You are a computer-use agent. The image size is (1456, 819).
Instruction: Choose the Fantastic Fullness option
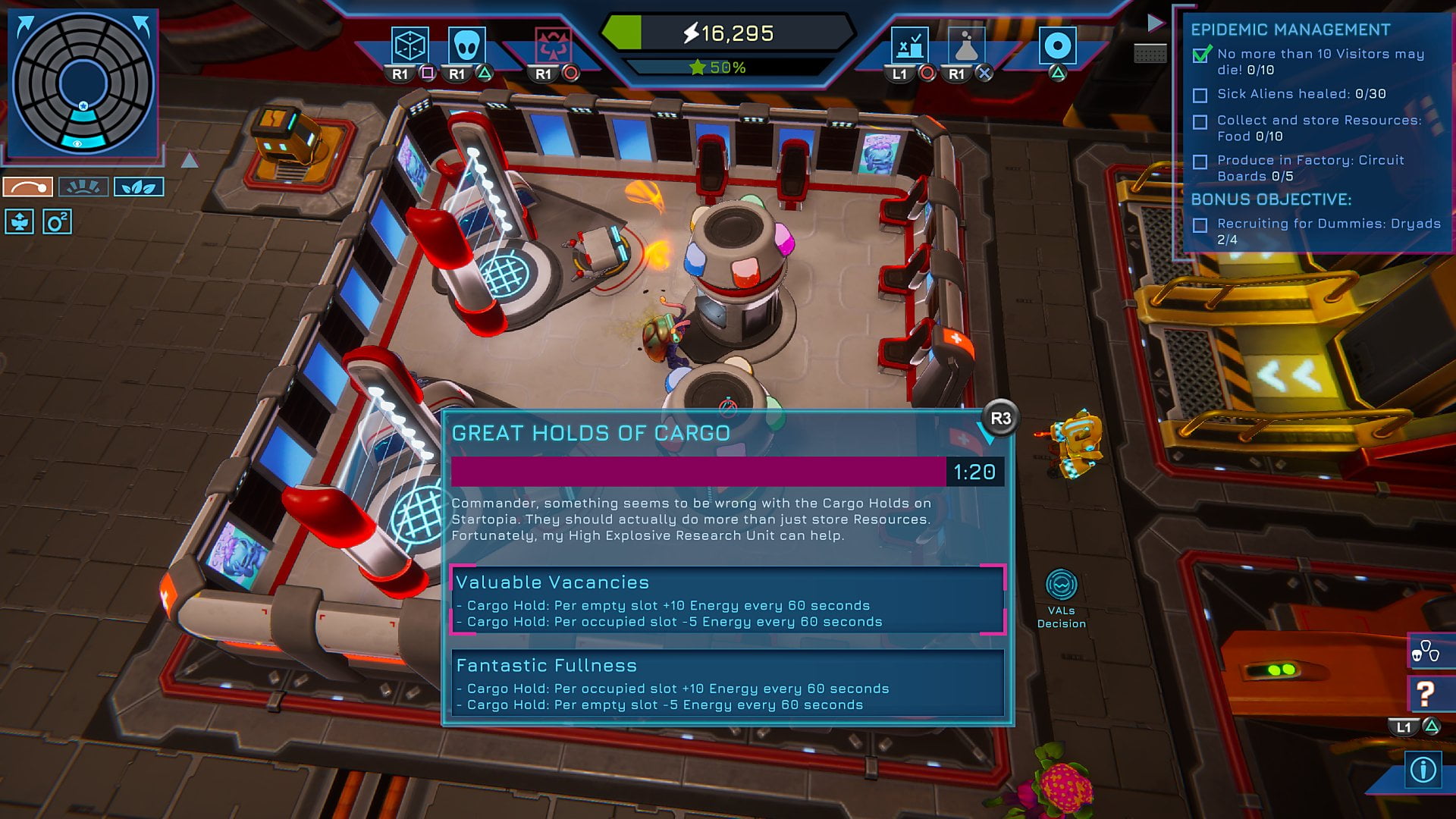coord(727,682)
